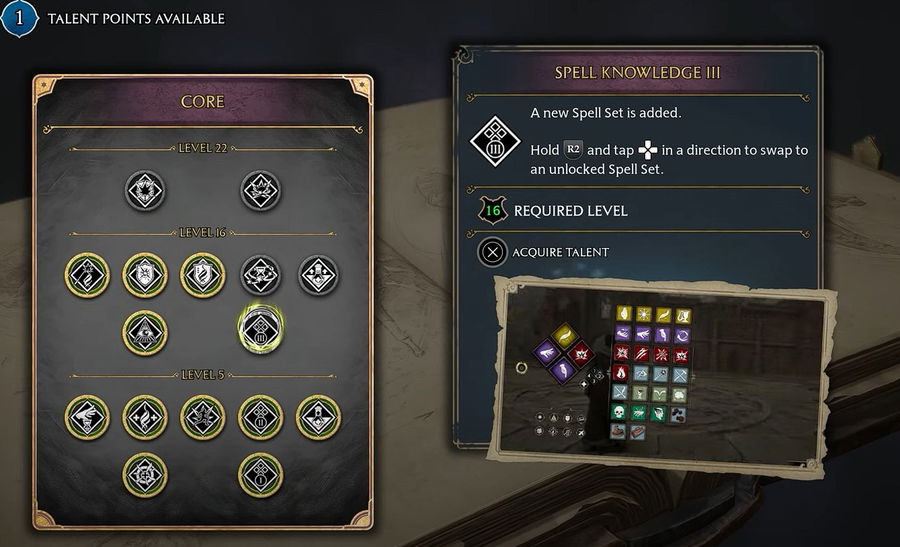
Task: Select the locked potion bottle talent in Level 16
Action: (318, 274)
